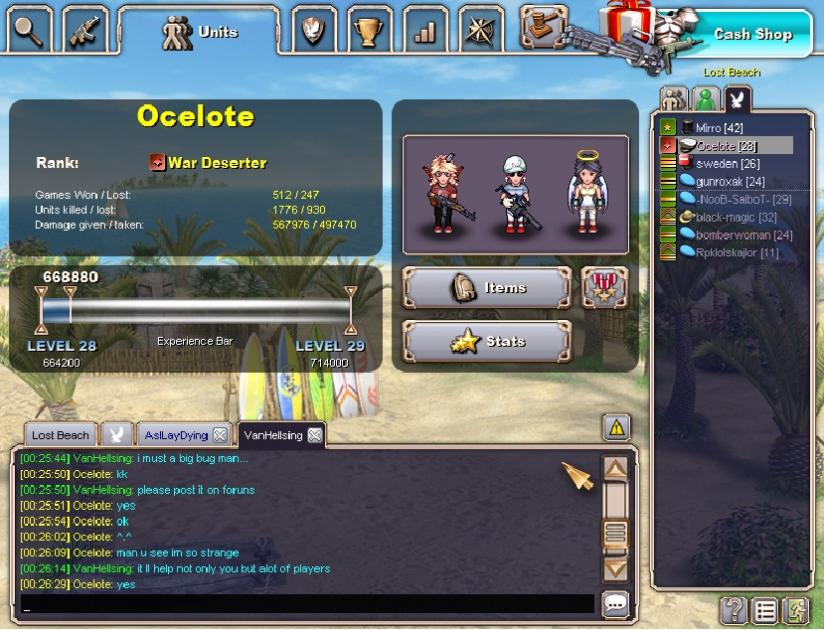Viewport: 824px width, 630px height.
Task: Select the Units tab
Action: tap(199, 32)
